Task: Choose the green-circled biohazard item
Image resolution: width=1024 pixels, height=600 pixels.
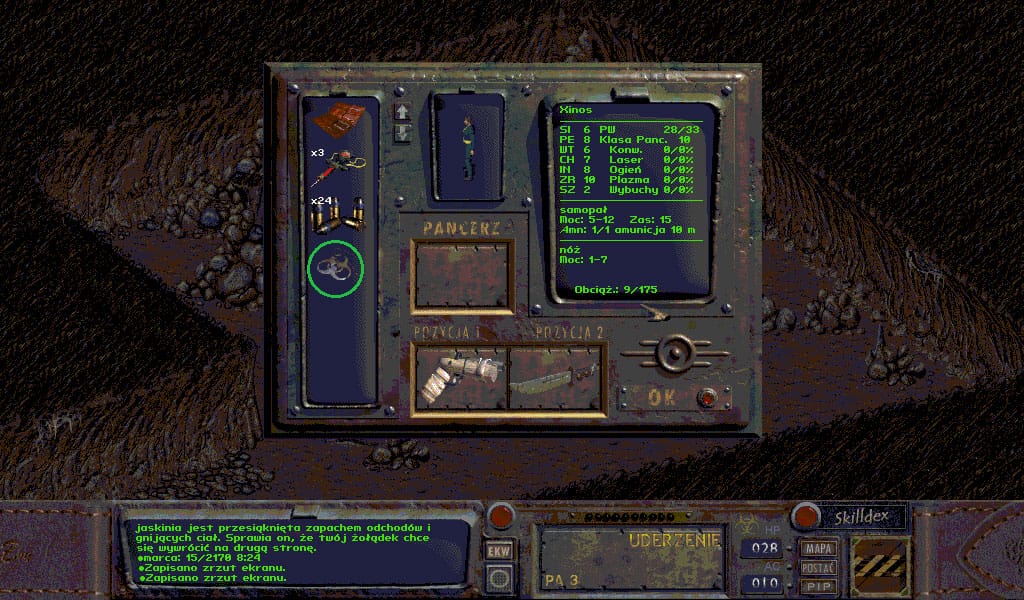Action: (334, 269)
